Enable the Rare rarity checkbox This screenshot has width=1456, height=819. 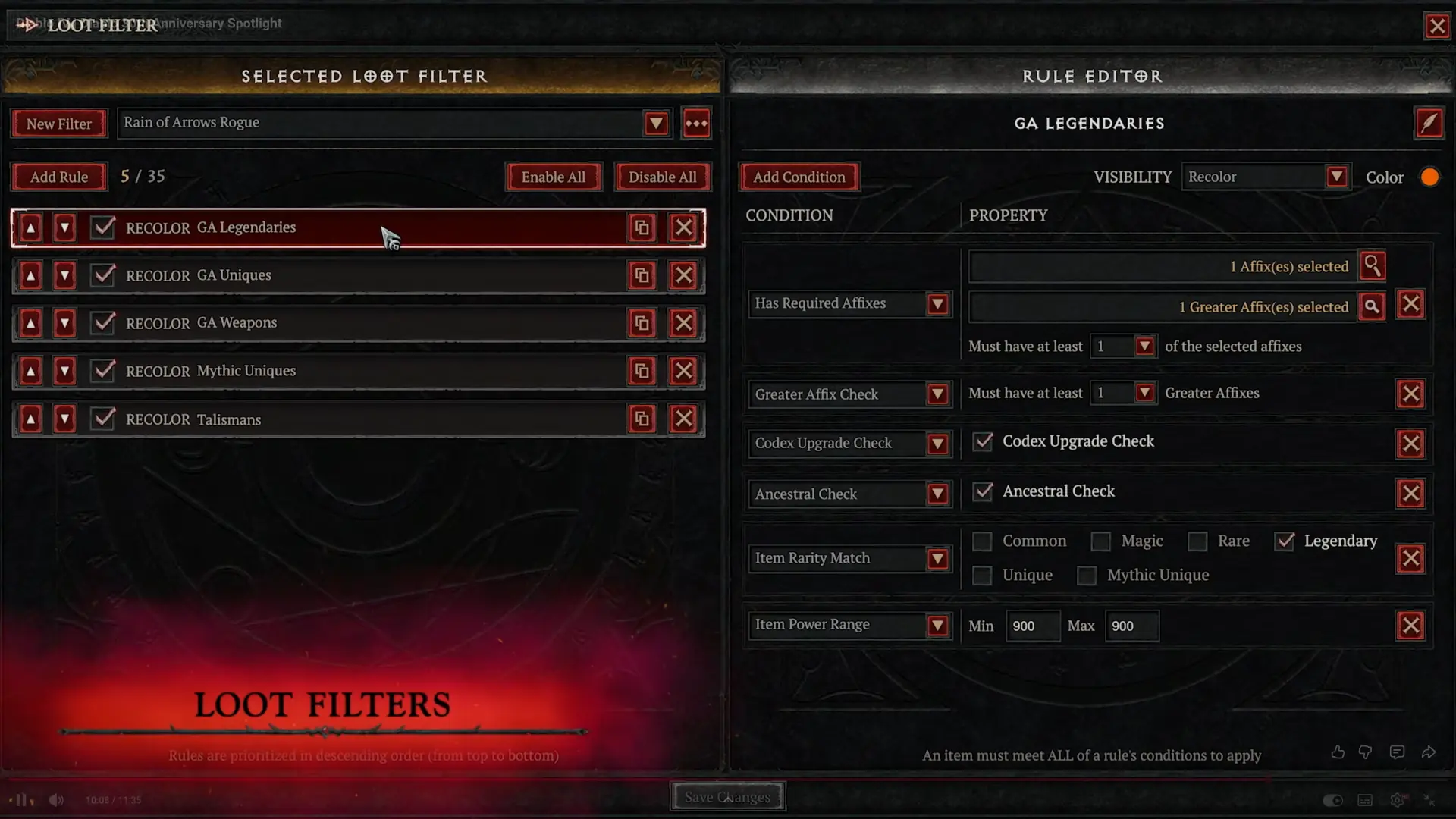tap(1198, 541)
